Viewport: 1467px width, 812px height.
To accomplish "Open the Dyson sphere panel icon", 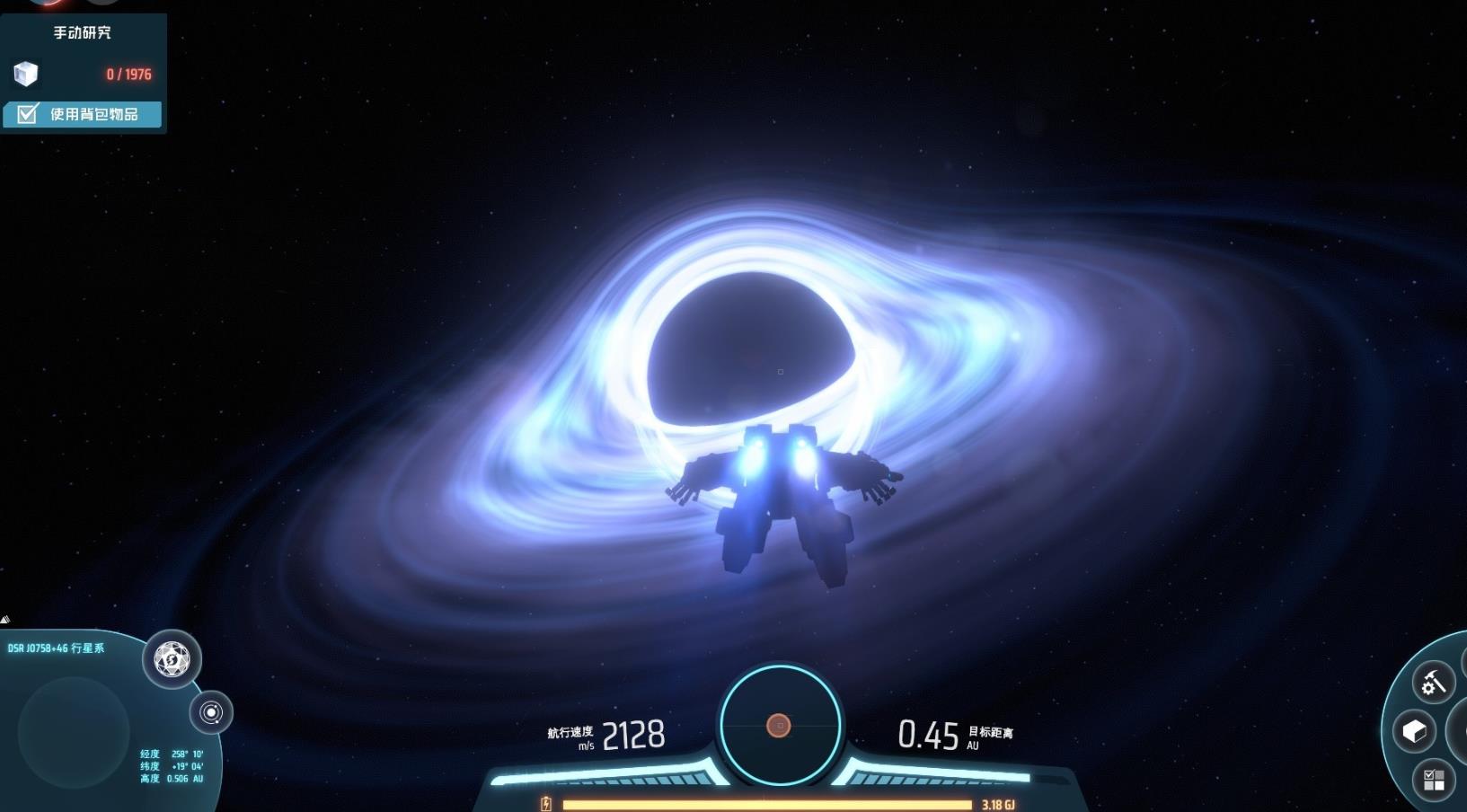I will click(172, 660).
